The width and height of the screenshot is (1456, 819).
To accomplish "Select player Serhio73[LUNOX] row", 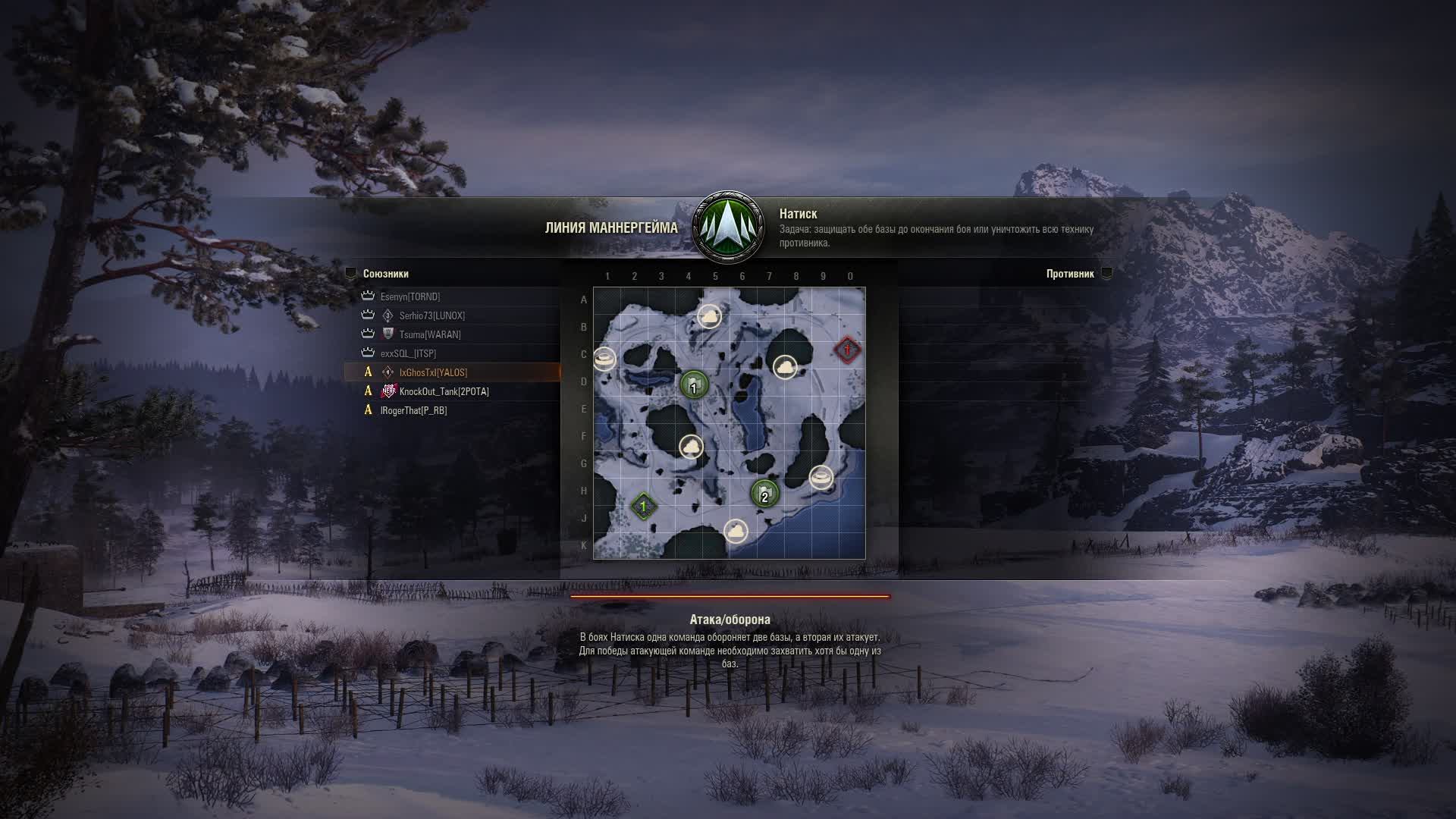I will 432,315.
